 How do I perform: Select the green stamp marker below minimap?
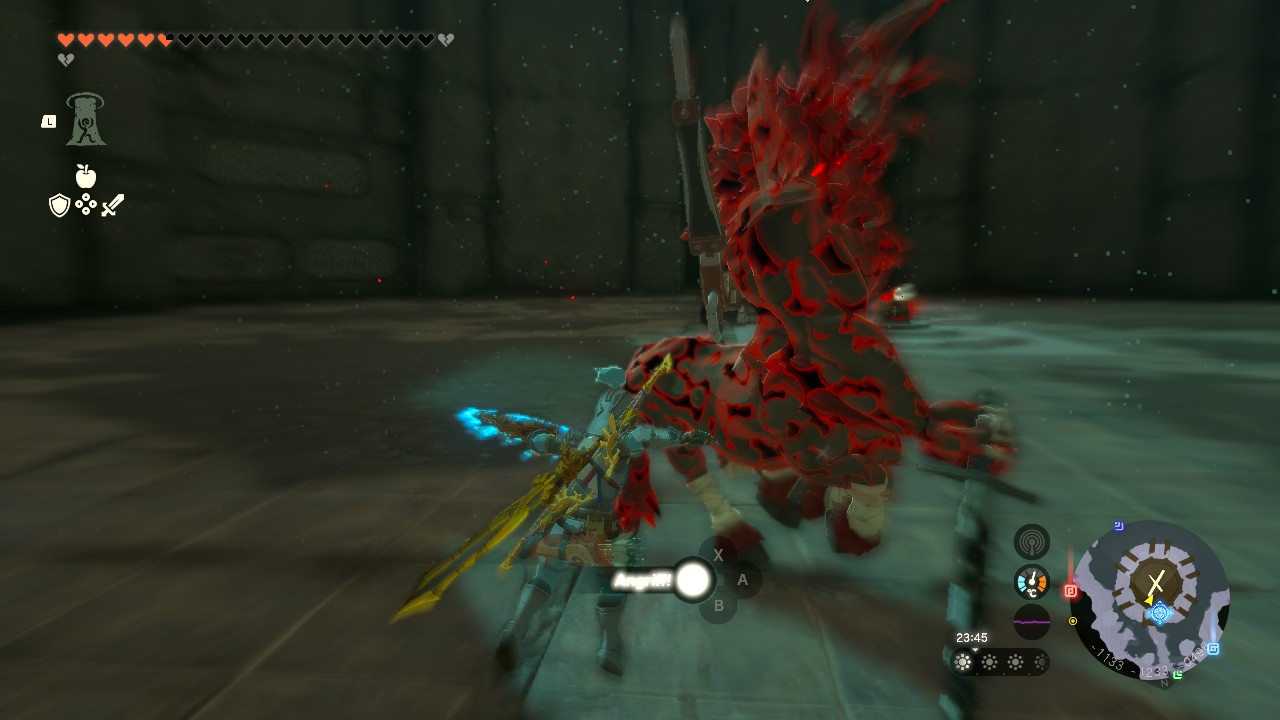pos(1177,674)
